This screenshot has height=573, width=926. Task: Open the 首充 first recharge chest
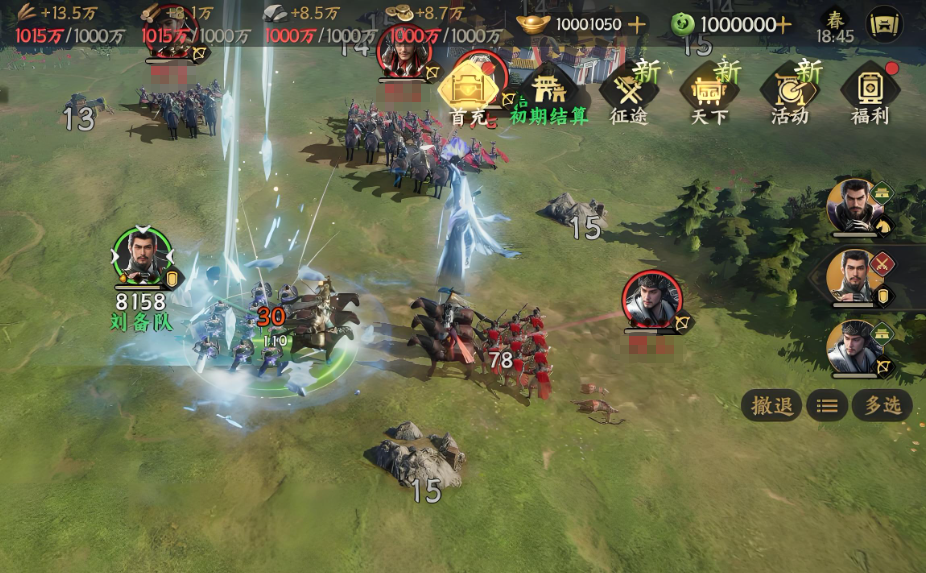click(x=468, y=92)
